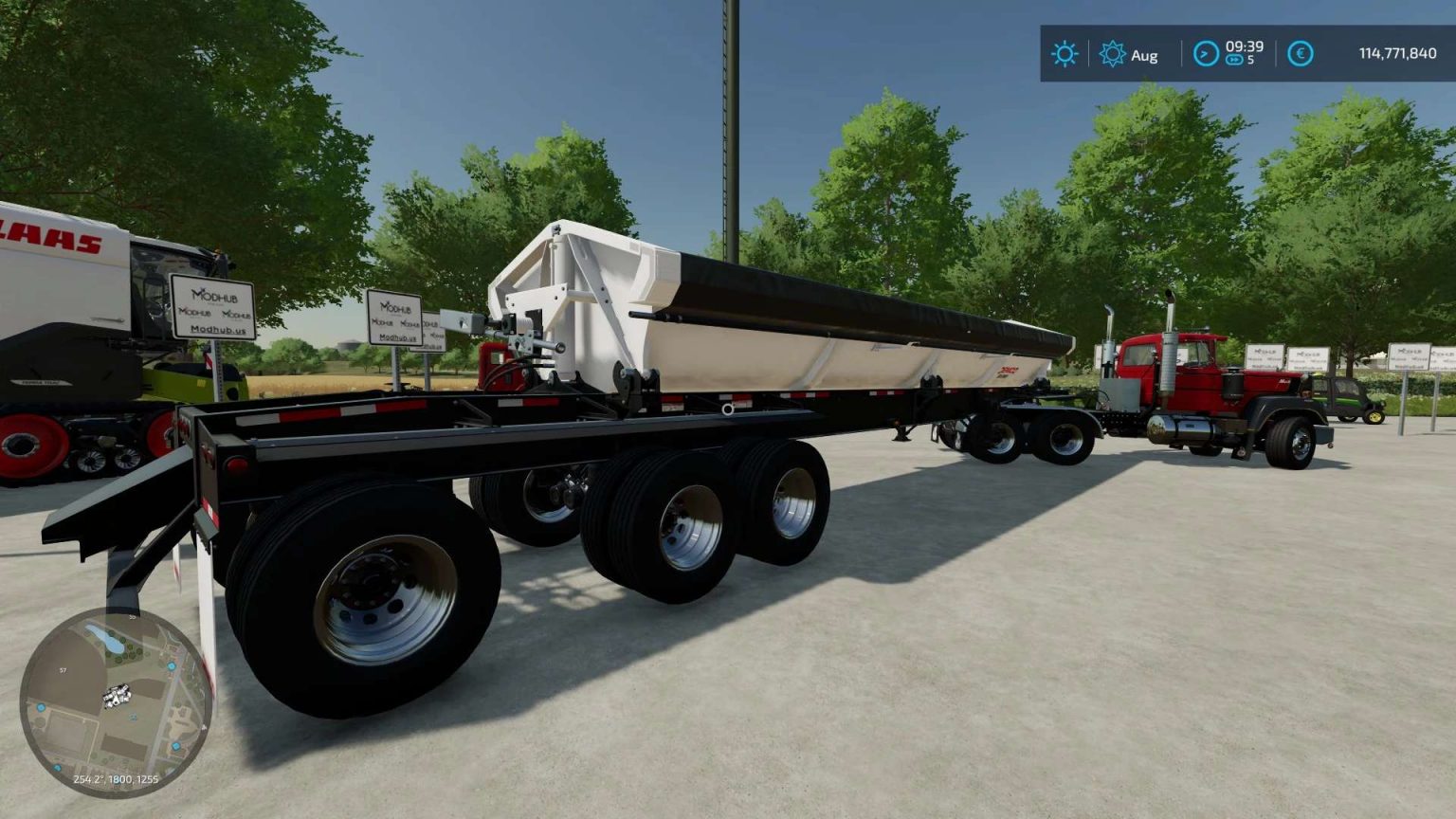Click the compass arrow on the minimap edge
This screenshot has height=819, width=1456.
point(204,727)
